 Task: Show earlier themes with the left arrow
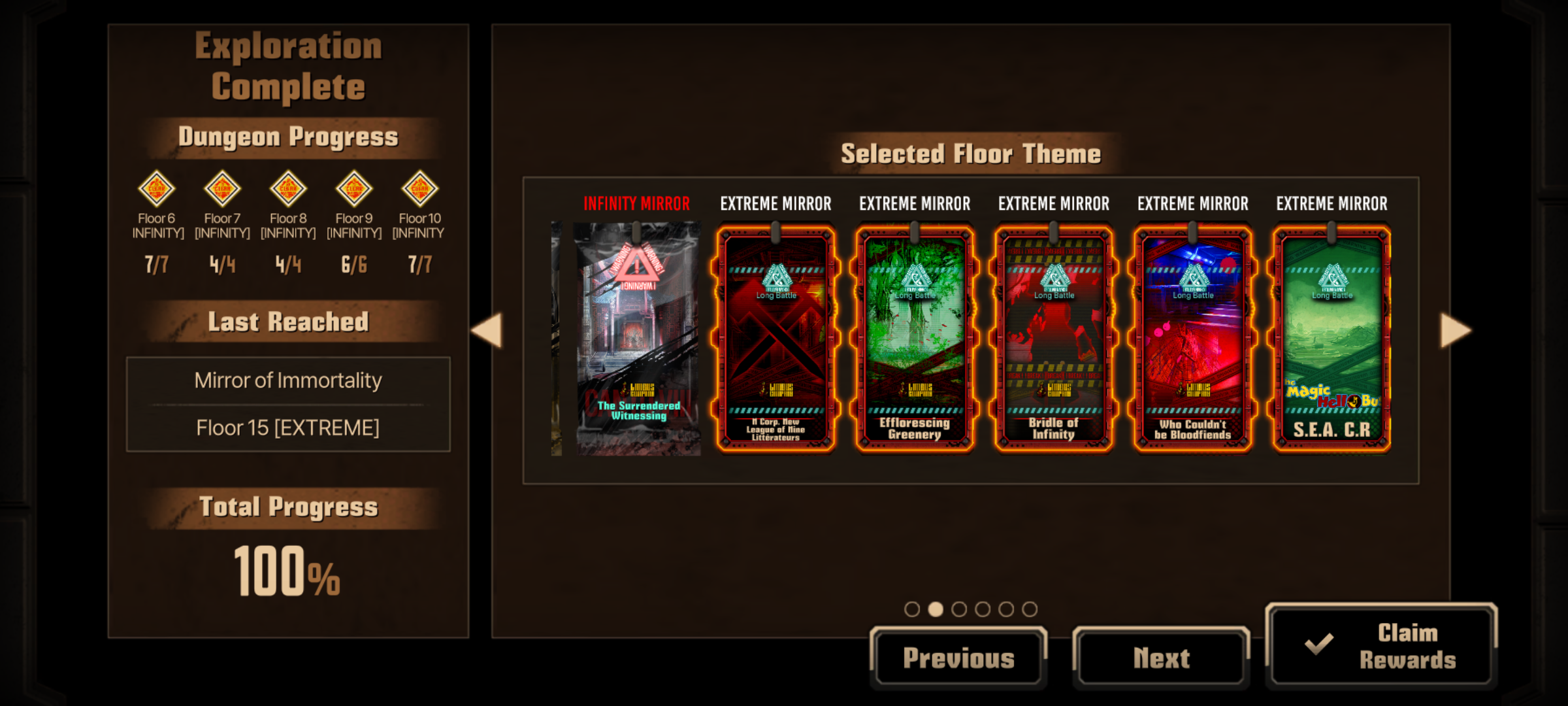(x=487, y=331)
